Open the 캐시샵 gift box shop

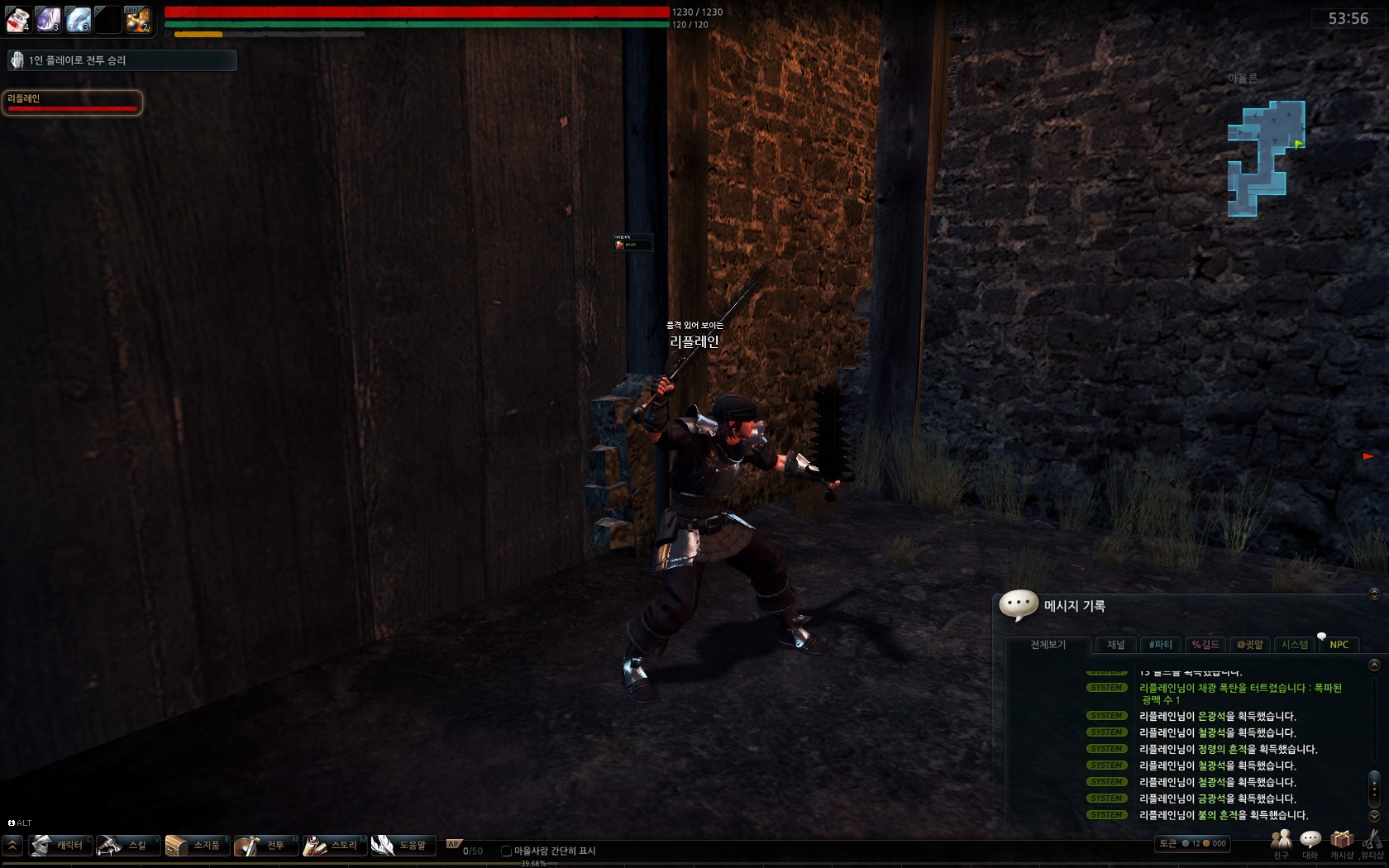(x=1341, y=844)
